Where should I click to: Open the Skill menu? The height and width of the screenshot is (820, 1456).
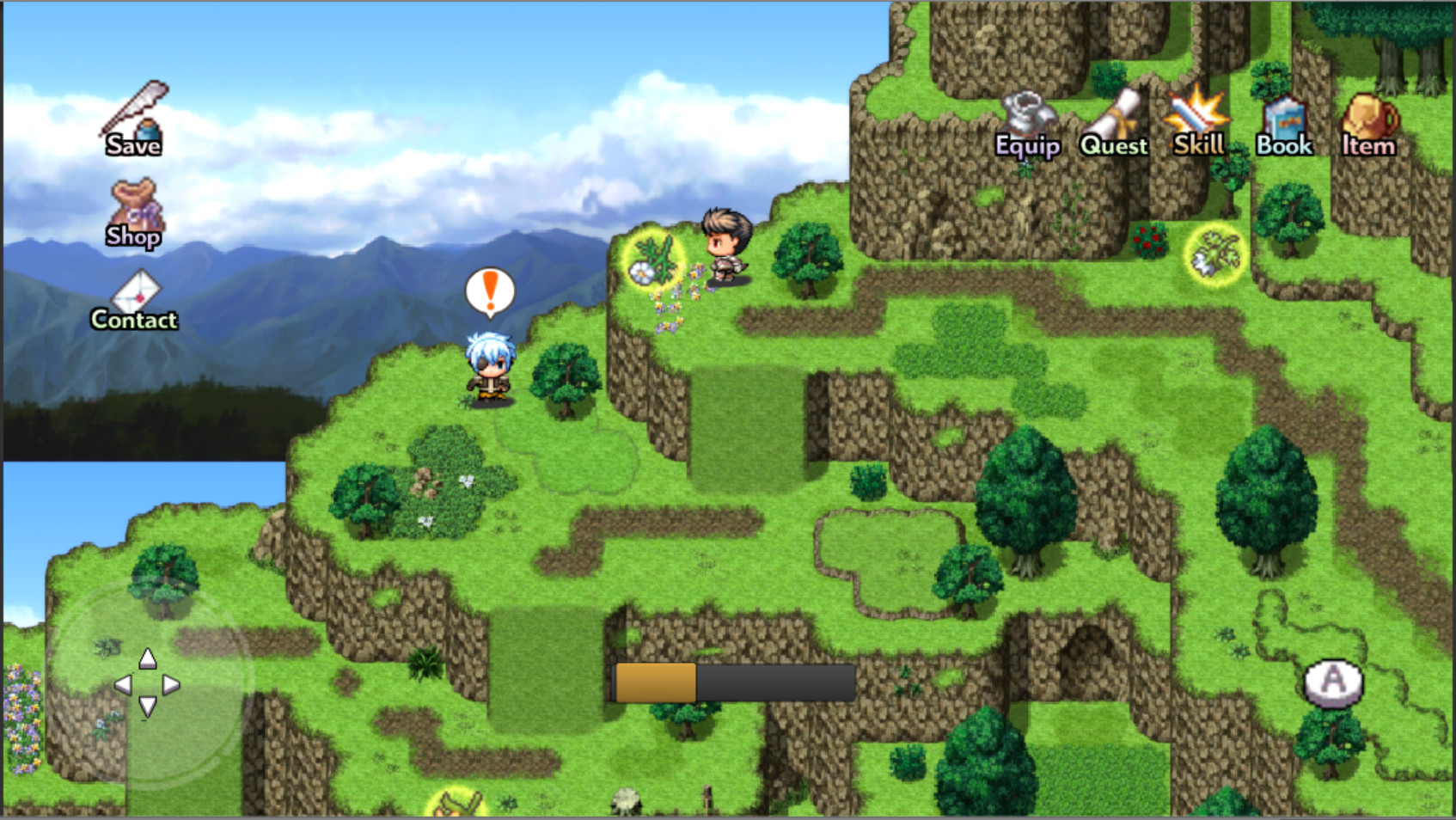click(x=1196, y=116)
